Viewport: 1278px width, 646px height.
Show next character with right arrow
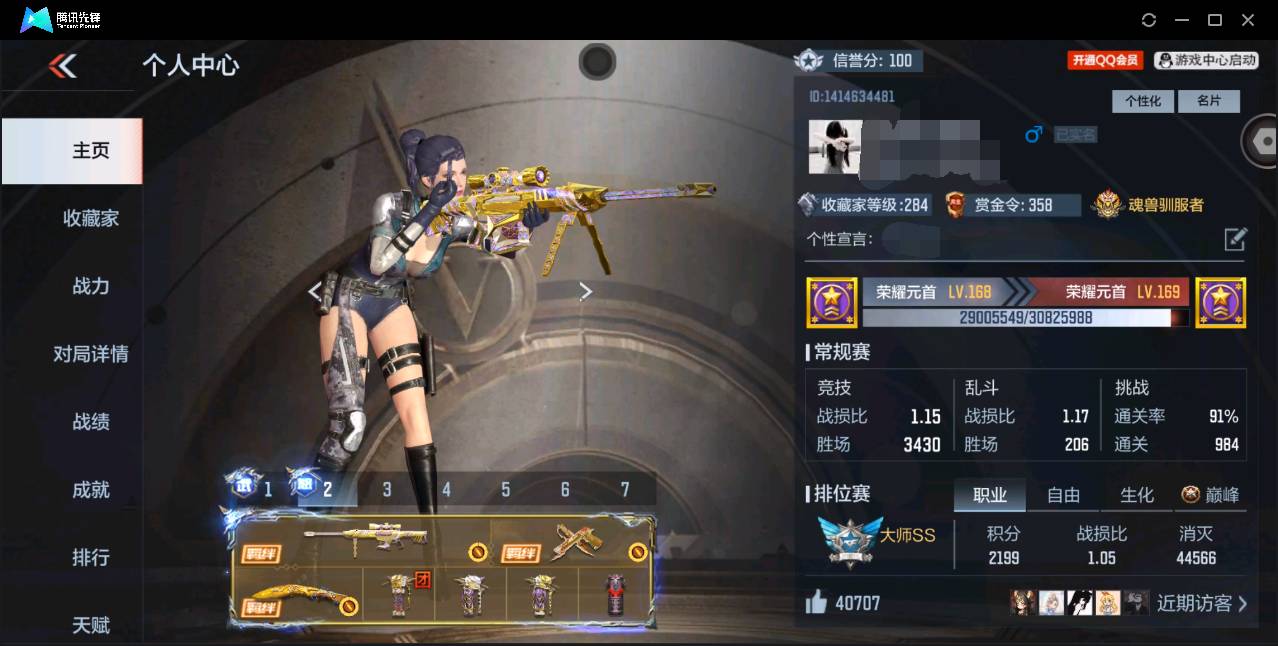point(586,291)
